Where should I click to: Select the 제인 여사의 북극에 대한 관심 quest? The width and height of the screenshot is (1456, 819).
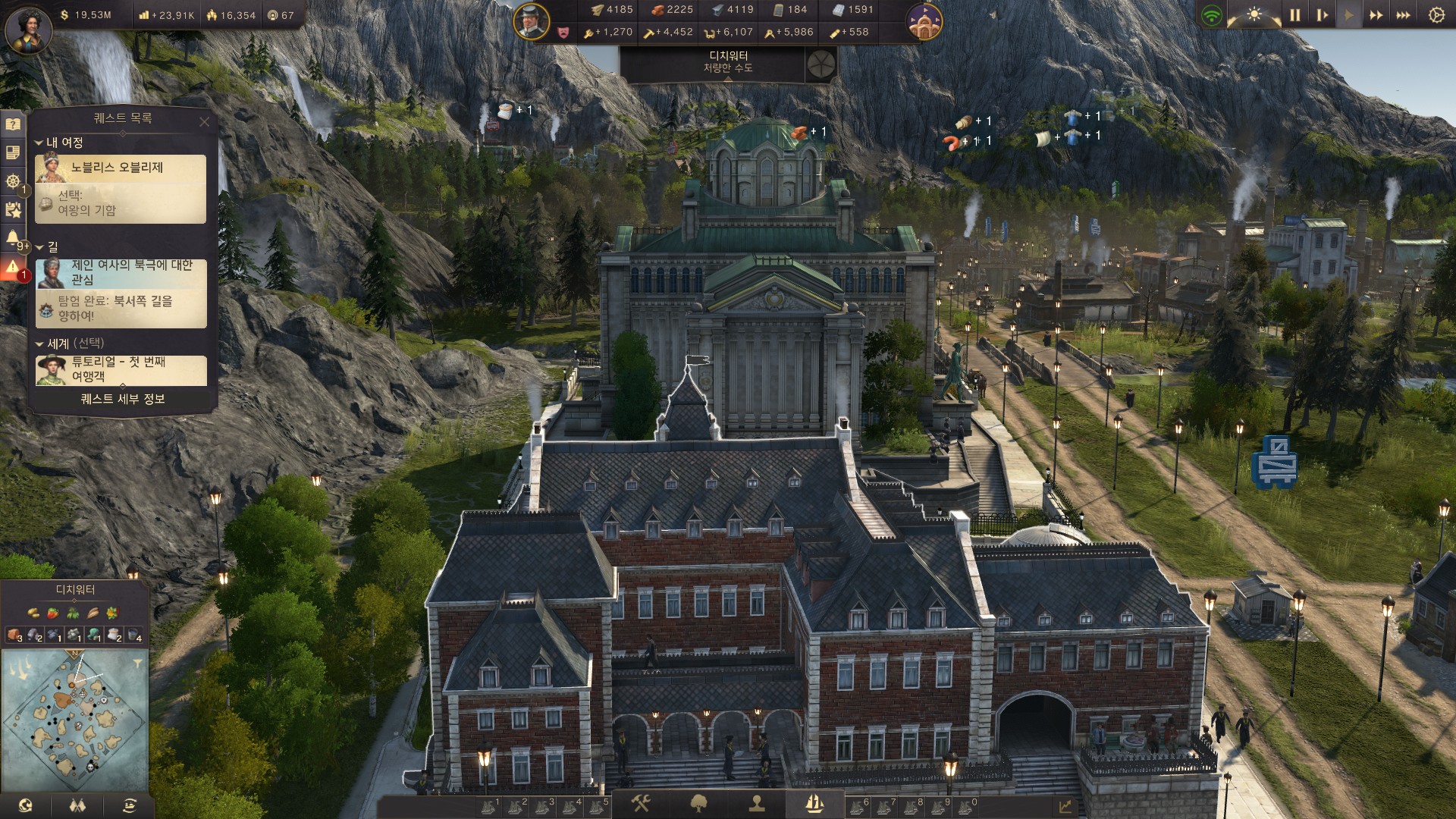click(121, 273)
